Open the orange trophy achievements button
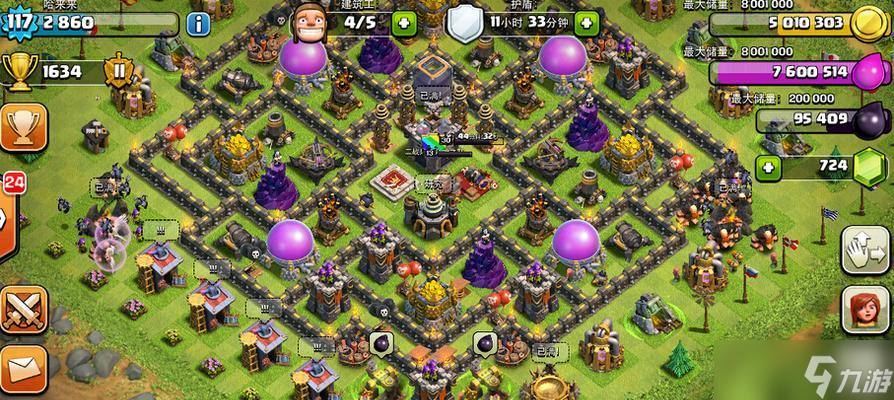Image resolution: width=894 pixels, height=400 pixels. click(x=20, y=130)
